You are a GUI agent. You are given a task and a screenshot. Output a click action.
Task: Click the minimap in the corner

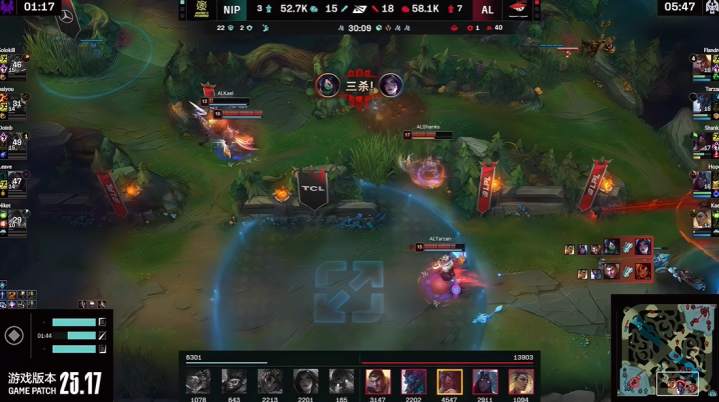pyautogui.click(x=665, y=348)
